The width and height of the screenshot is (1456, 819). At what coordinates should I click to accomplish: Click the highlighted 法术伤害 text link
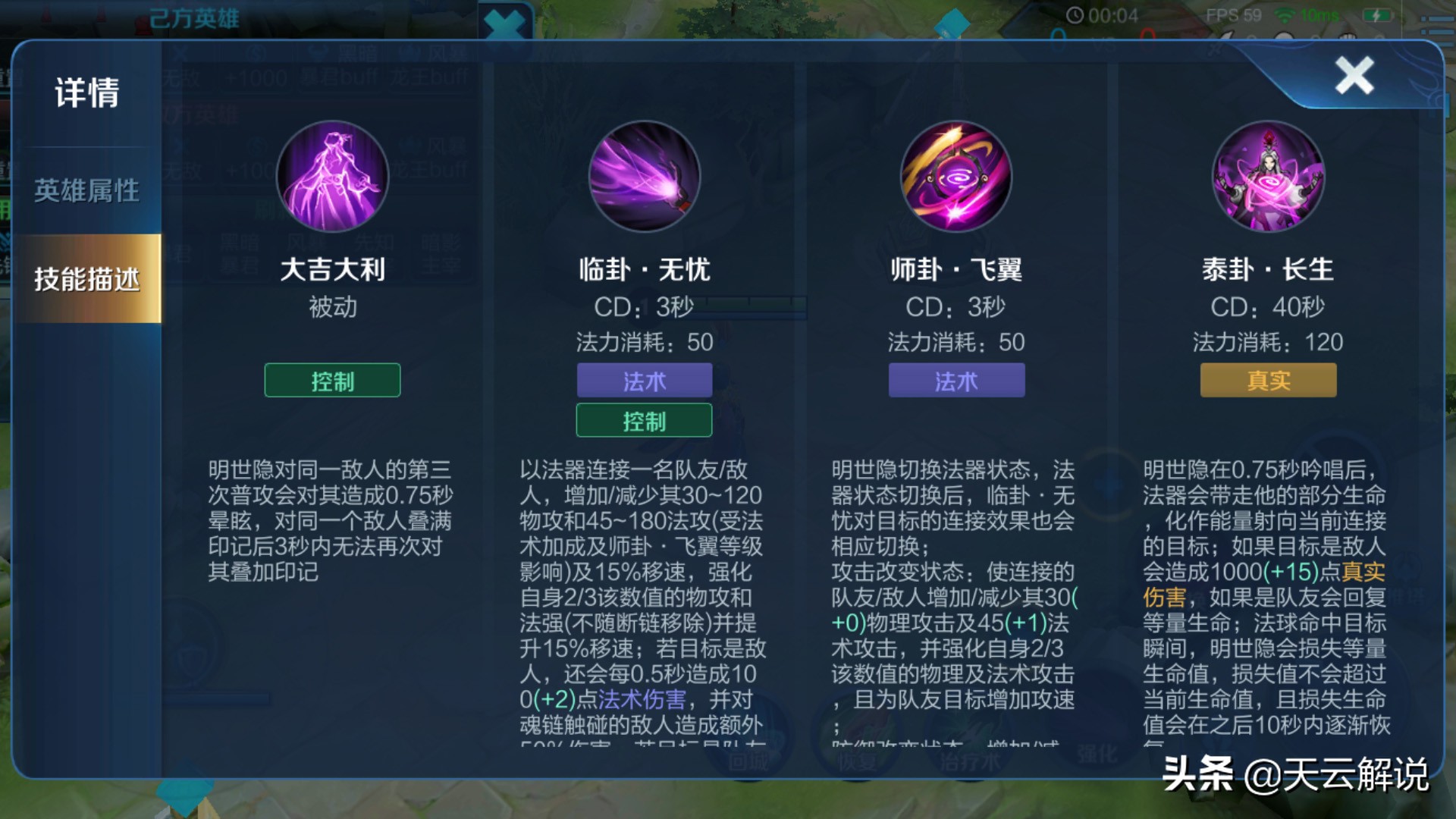click(x=641, y=698)
